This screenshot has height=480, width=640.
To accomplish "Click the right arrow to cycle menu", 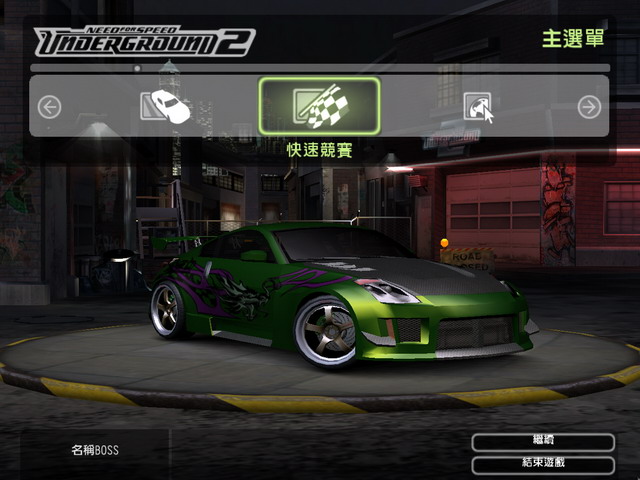I will (x=590, y=107).
